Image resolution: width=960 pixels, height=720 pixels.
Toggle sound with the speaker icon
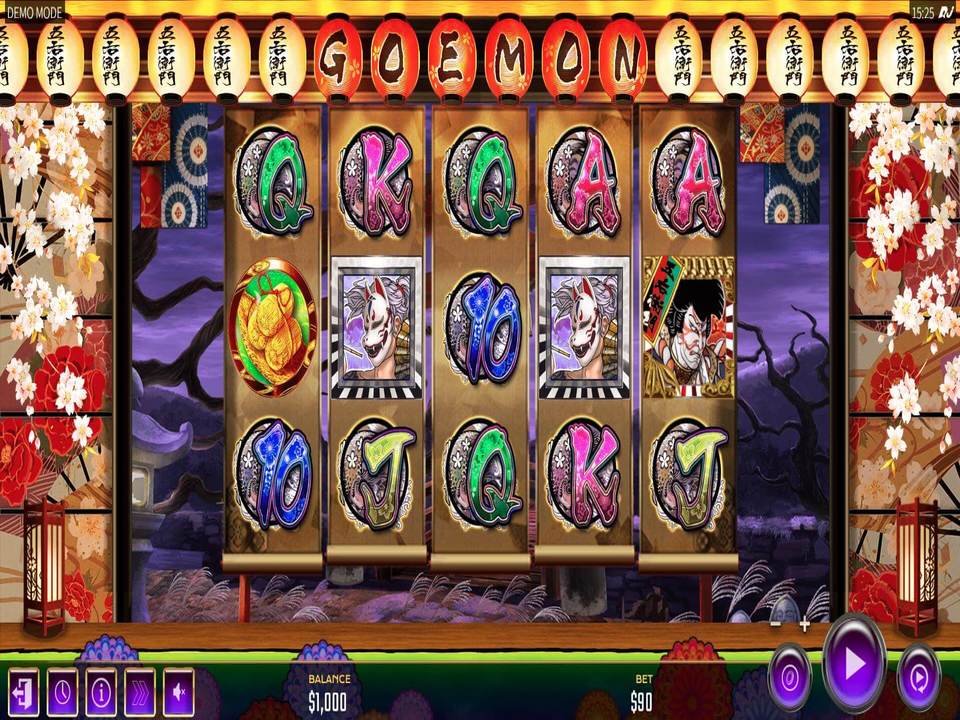(x=179, y=690)
